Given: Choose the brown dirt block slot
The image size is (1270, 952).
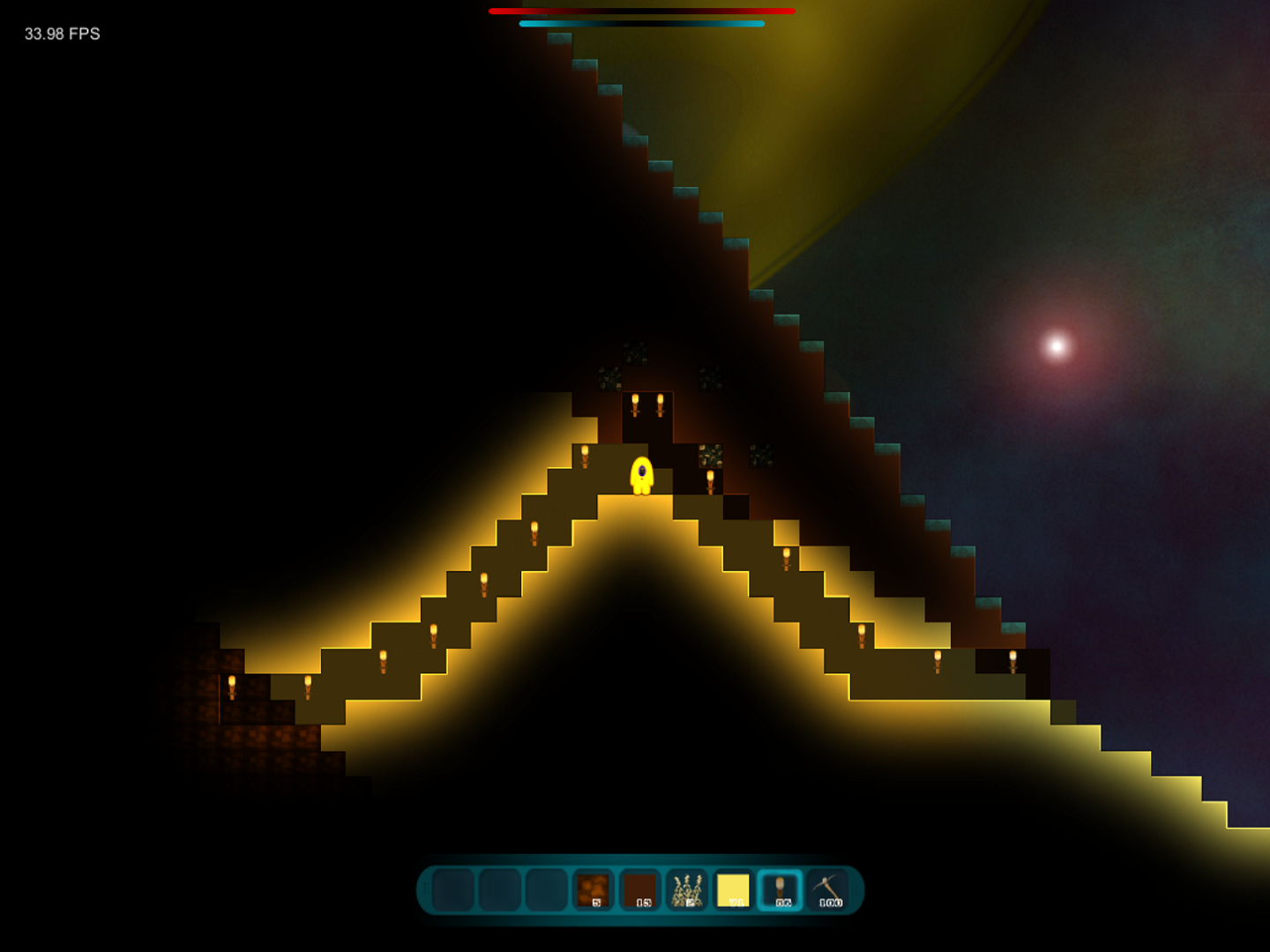Looking at the screenshot, I should 639,889.
